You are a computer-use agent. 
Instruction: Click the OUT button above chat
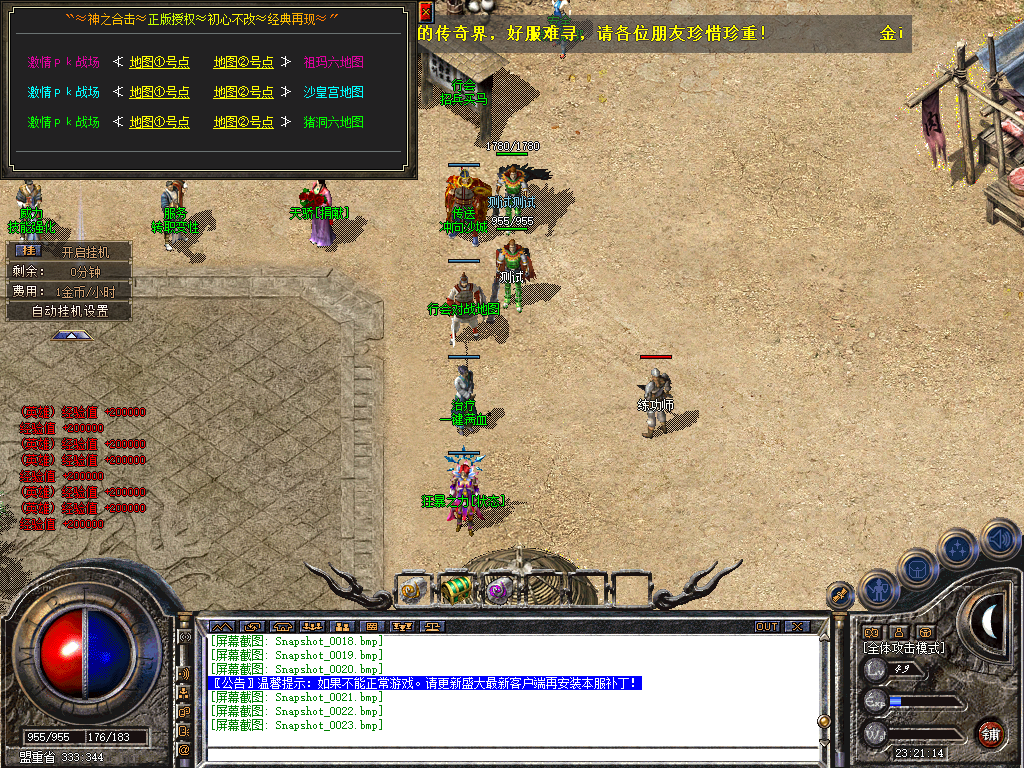click(767, 627)
